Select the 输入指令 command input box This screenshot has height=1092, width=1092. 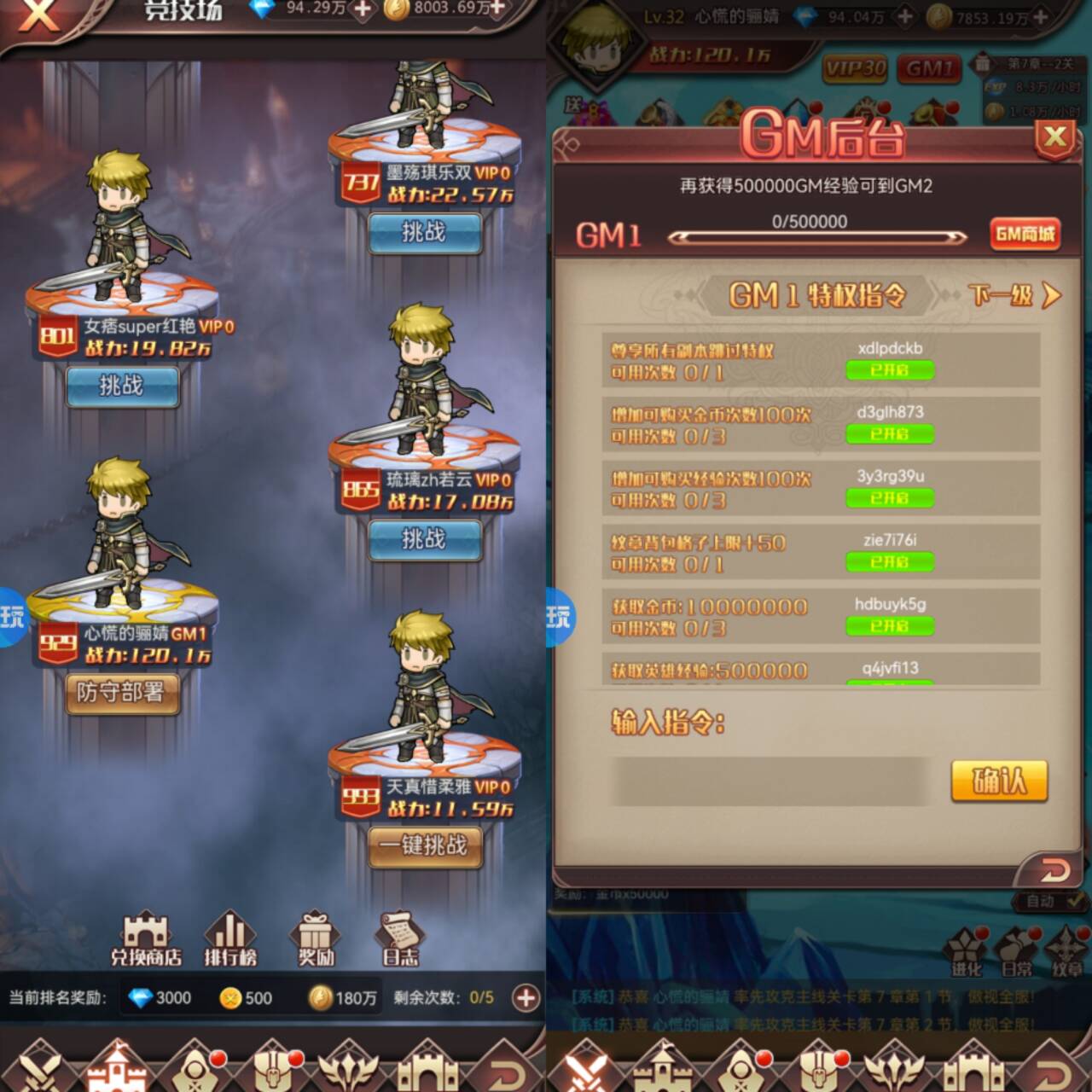tap(768, 781)
